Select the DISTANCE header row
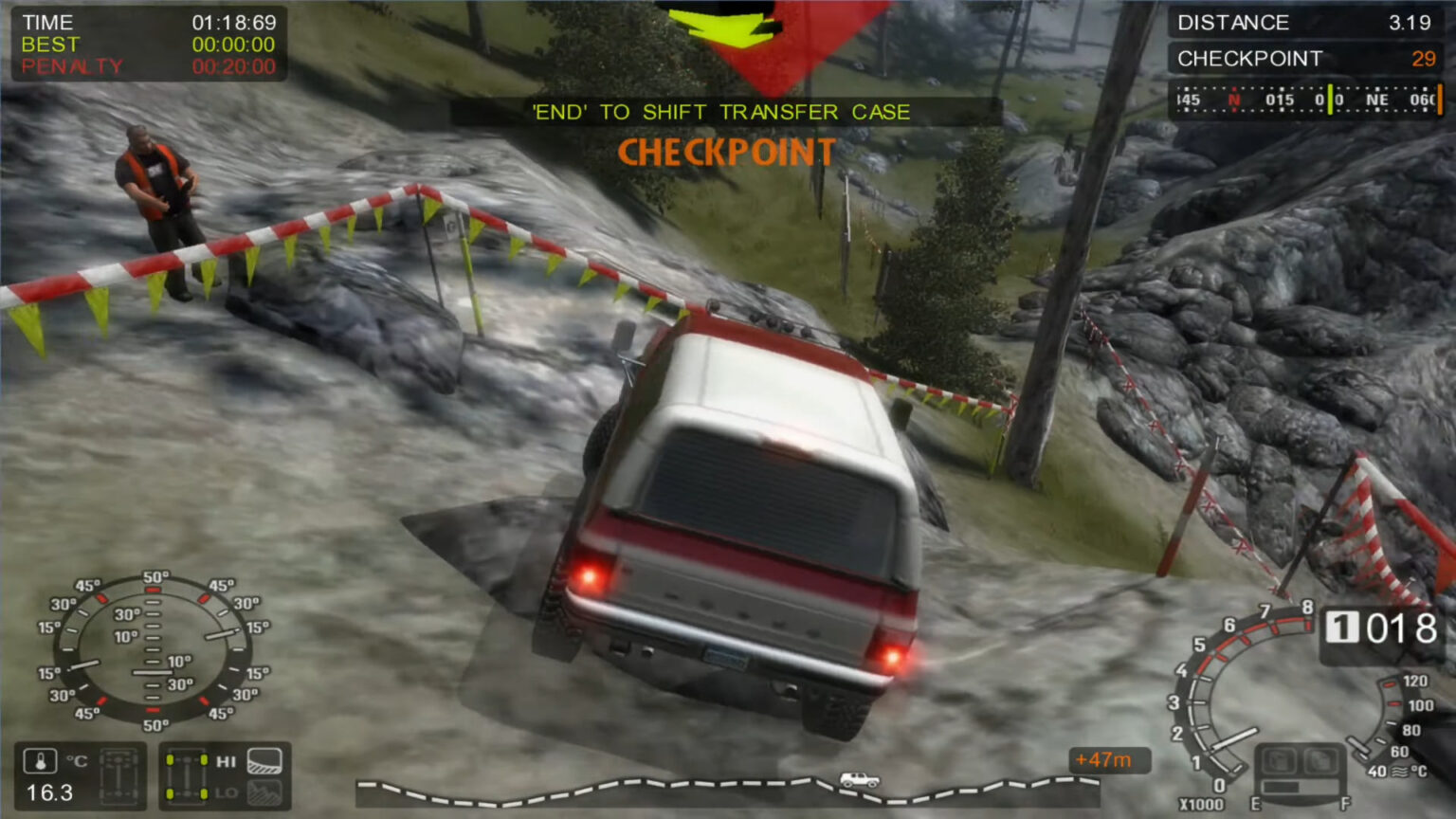 [x=1306, y=23]
